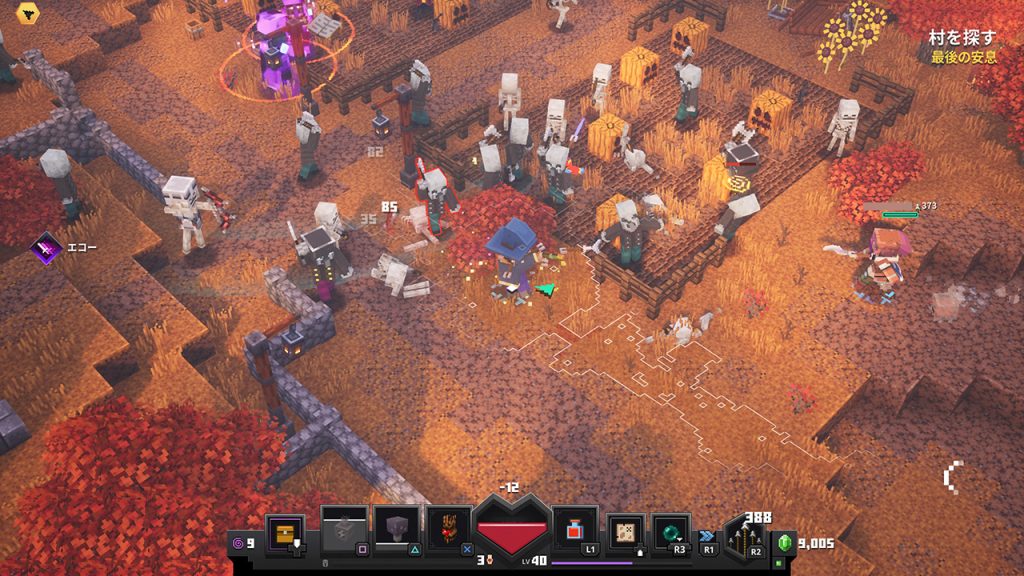1024x576 pixels.
Task: Open the parchment map icon
Action: click(627, 531)
